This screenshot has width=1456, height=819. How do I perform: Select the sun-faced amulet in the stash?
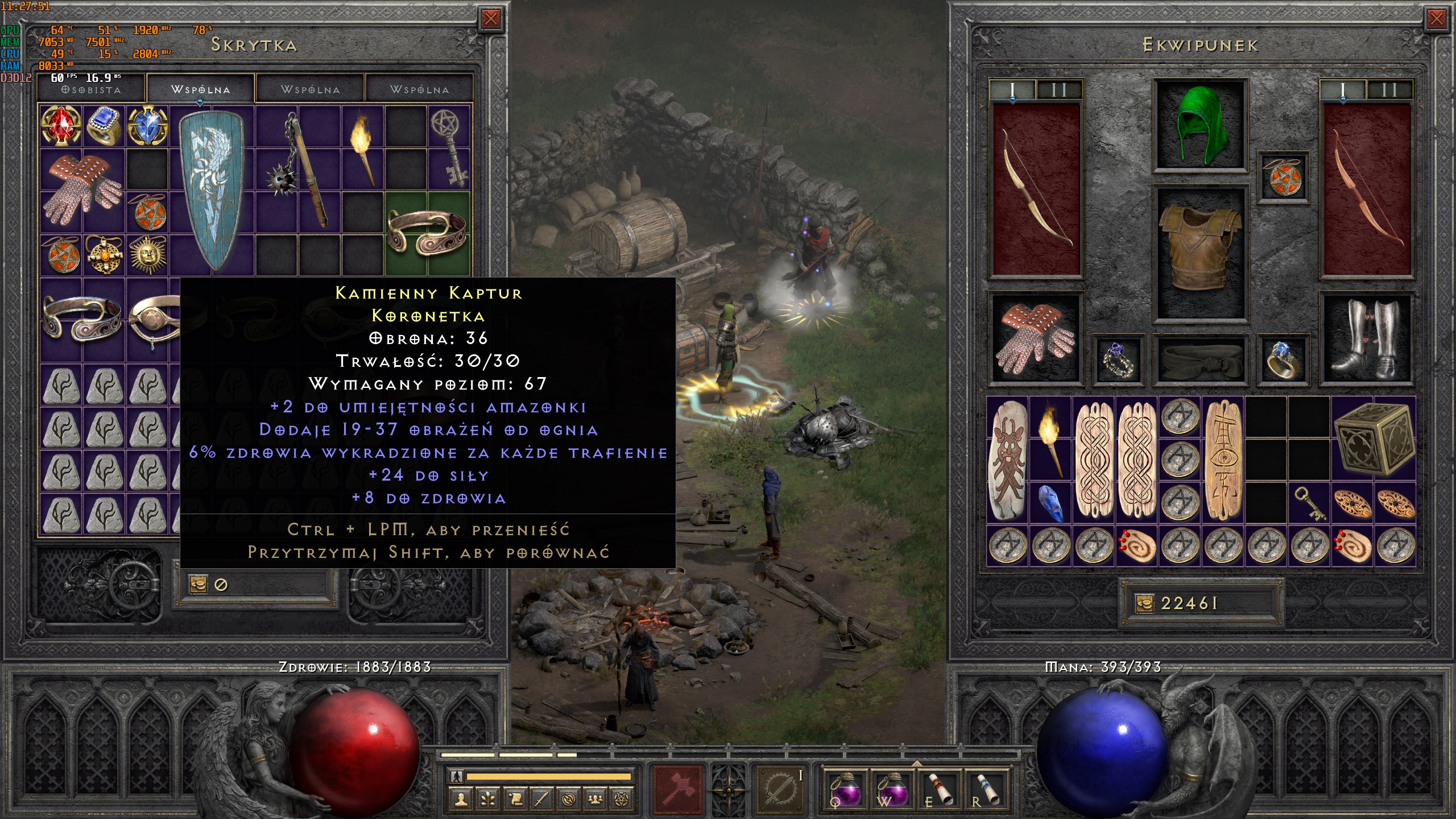pyautogui.click(x=147, y=254)
